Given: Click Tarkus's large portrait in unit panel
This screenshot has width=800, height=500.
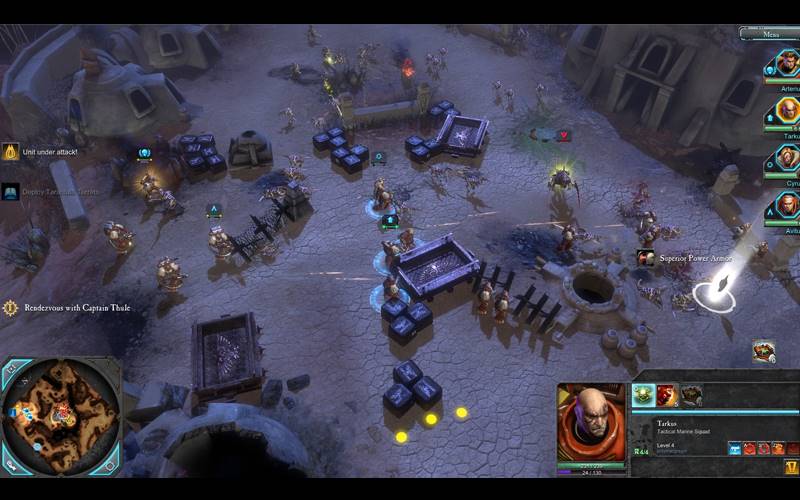Looking at the screenshot, I should [590, 422].
